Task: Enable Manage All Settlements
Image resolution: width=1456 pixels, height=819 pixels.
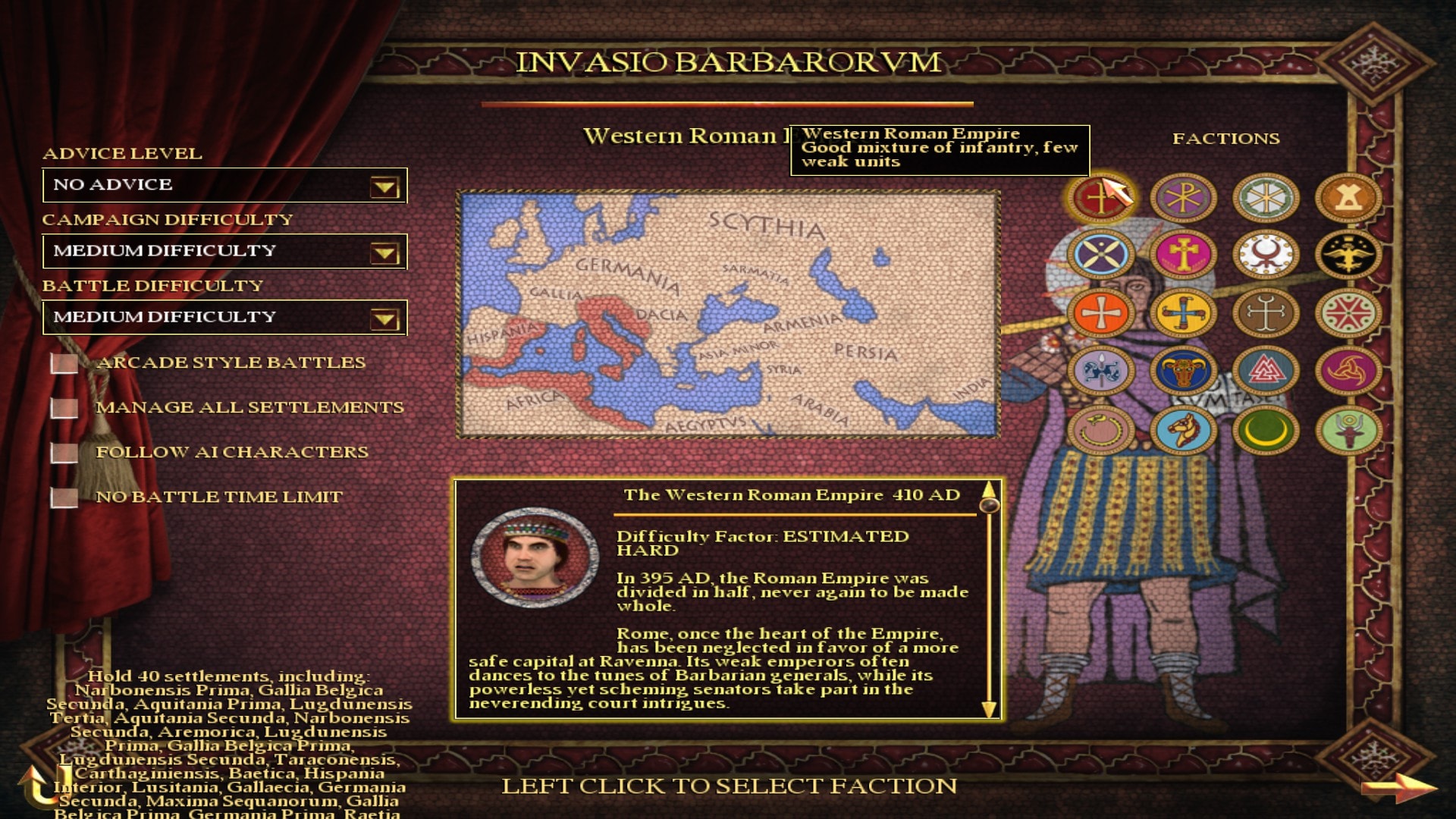Action: point(64,408)
